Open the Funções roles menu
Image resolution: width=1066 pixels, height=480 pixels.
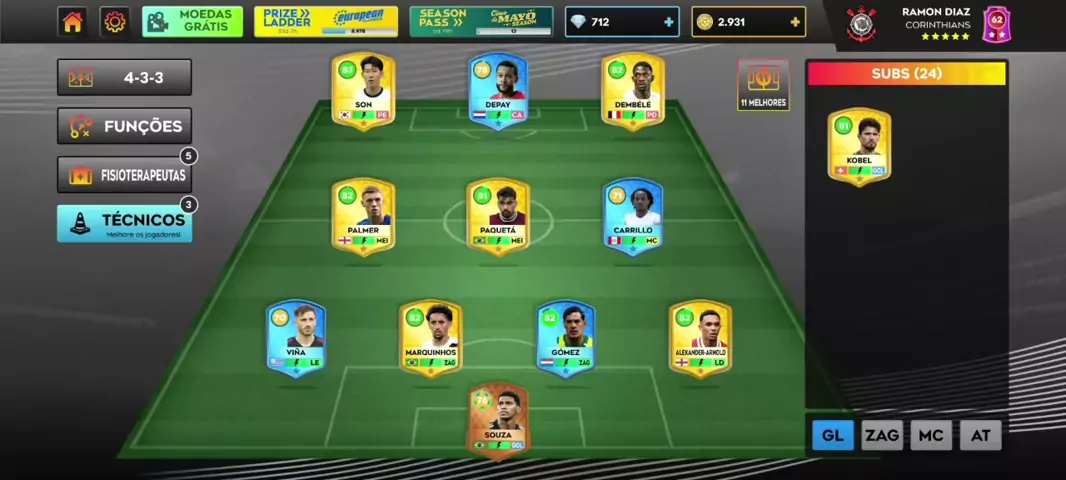[124, 126]
